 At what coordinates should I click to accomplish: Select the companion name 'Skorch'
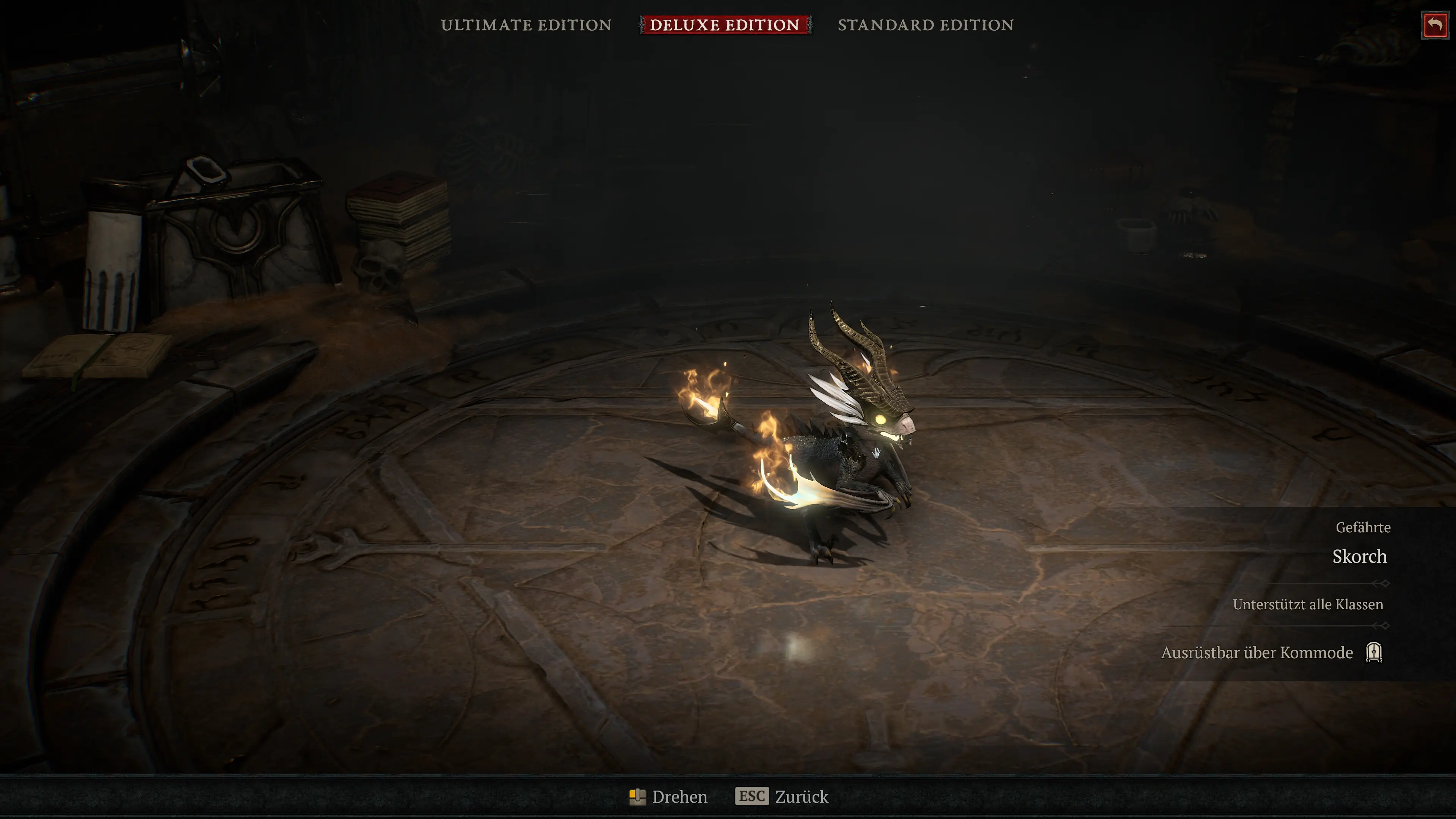pyautogui.click(x=1359, y=557)
